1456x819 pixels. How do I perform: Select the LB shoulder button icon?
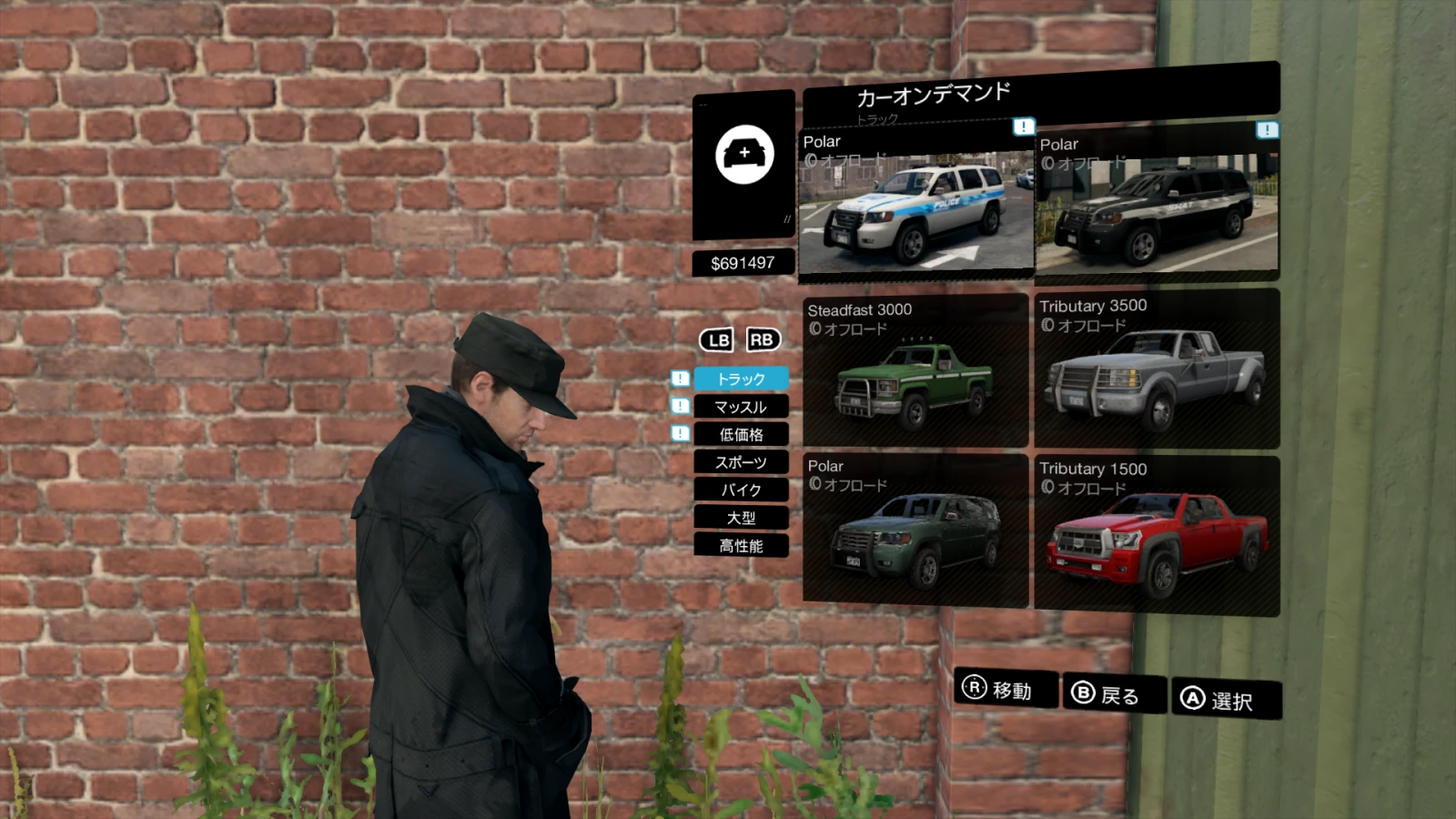coord(718,339)
